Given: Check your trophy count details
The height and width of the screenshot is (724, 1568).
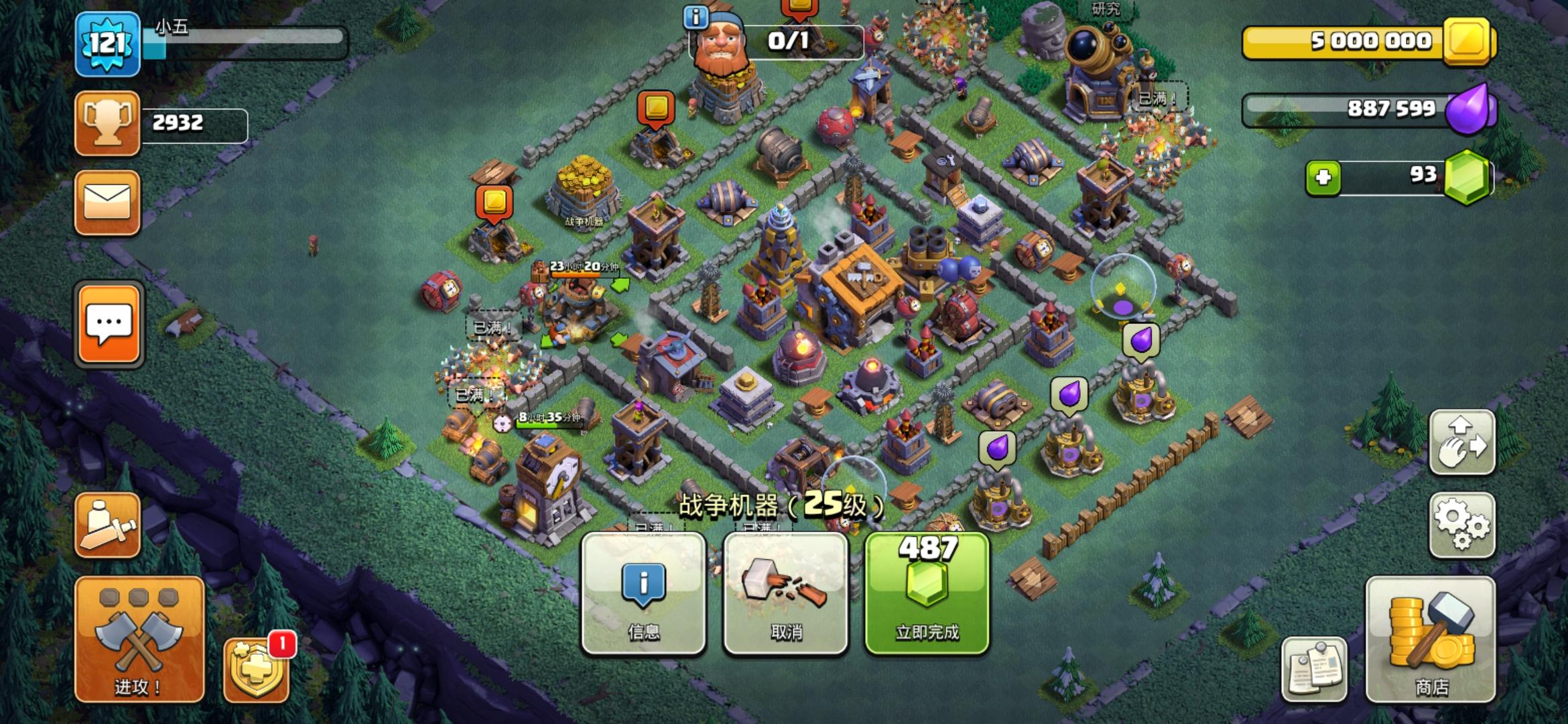Looking at the screenshot, I should 107,122.
